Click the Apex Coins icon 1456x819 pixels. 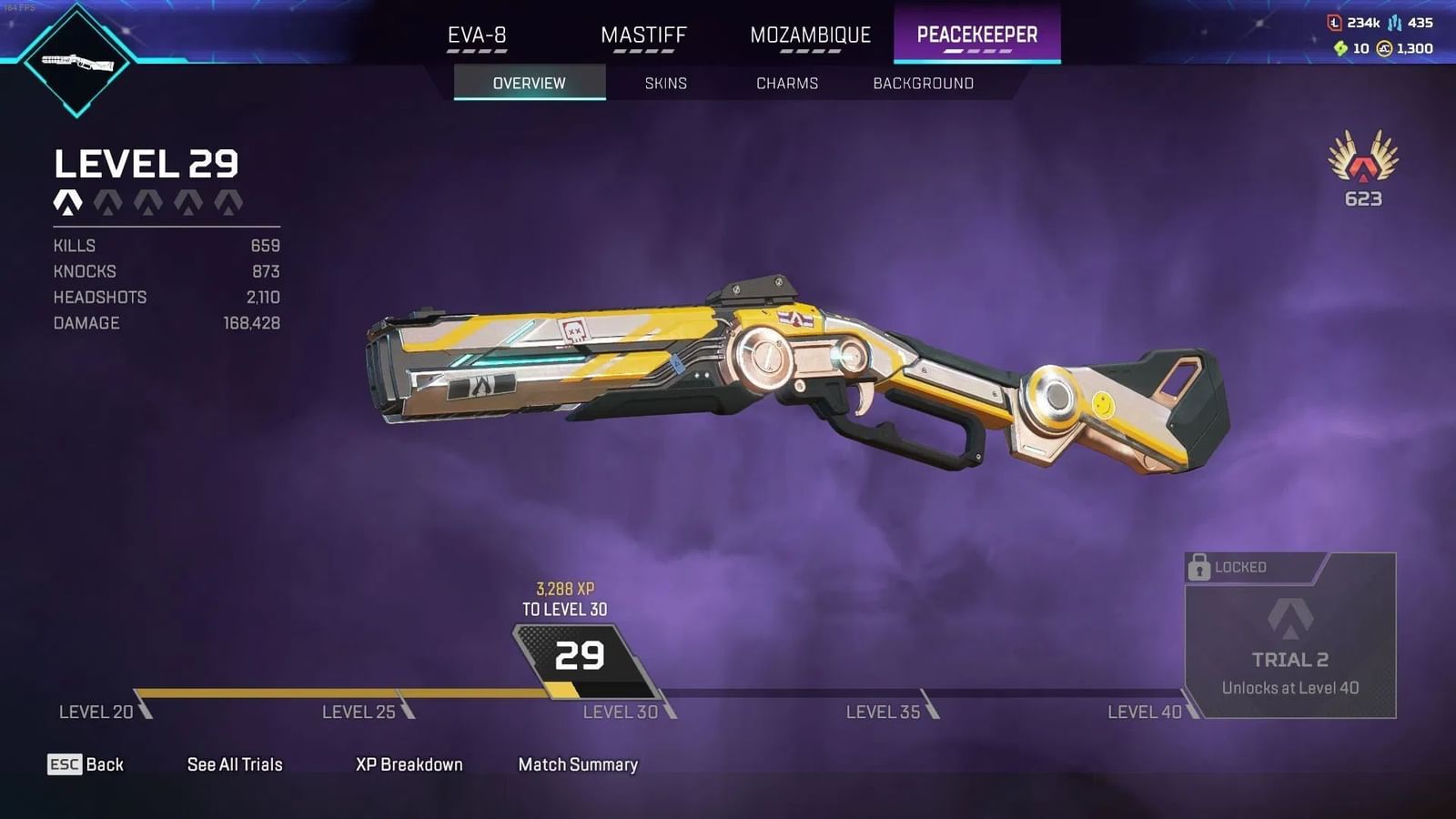1383,47
